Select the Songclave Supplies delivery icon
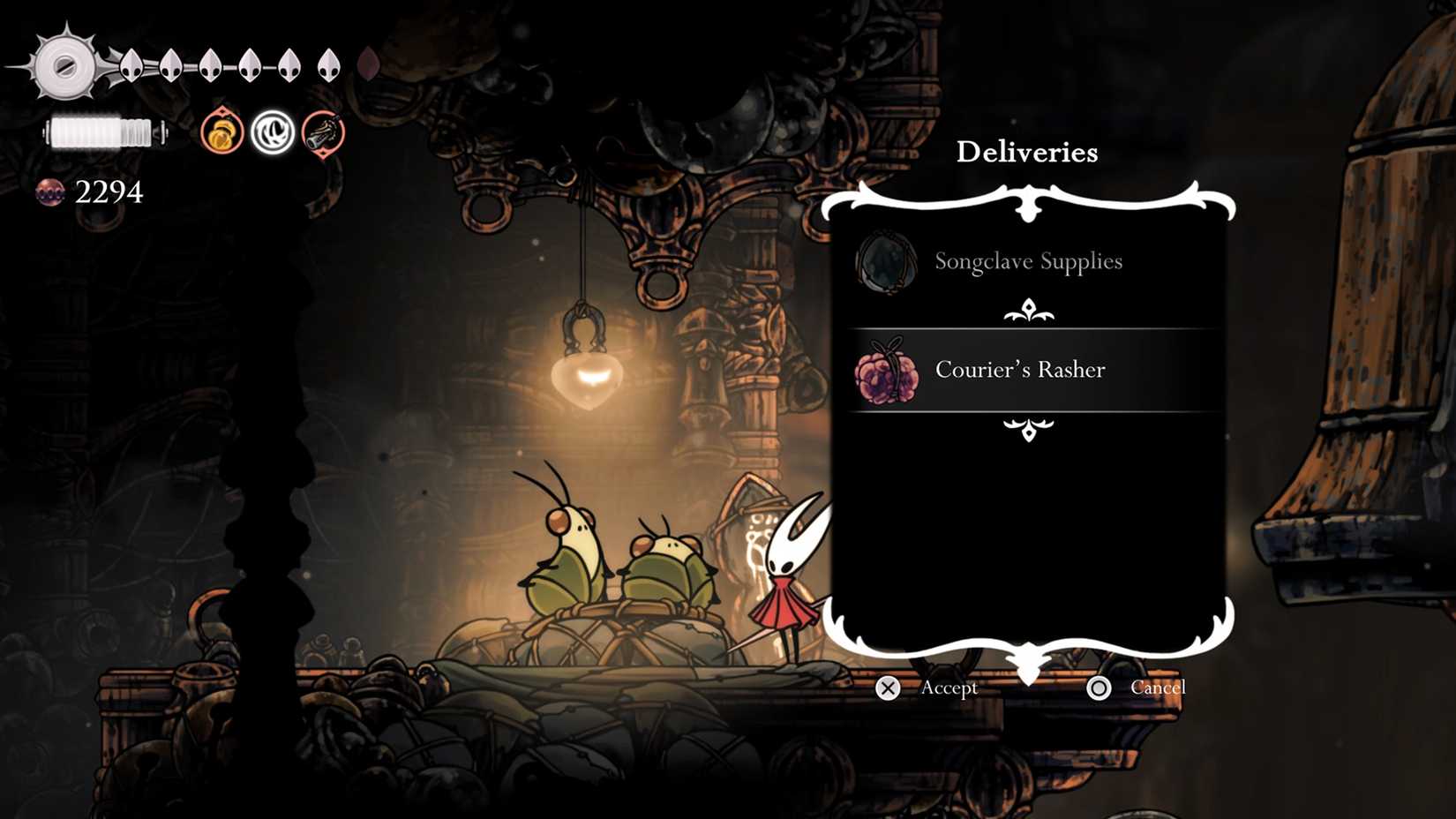 coord(885,261)
